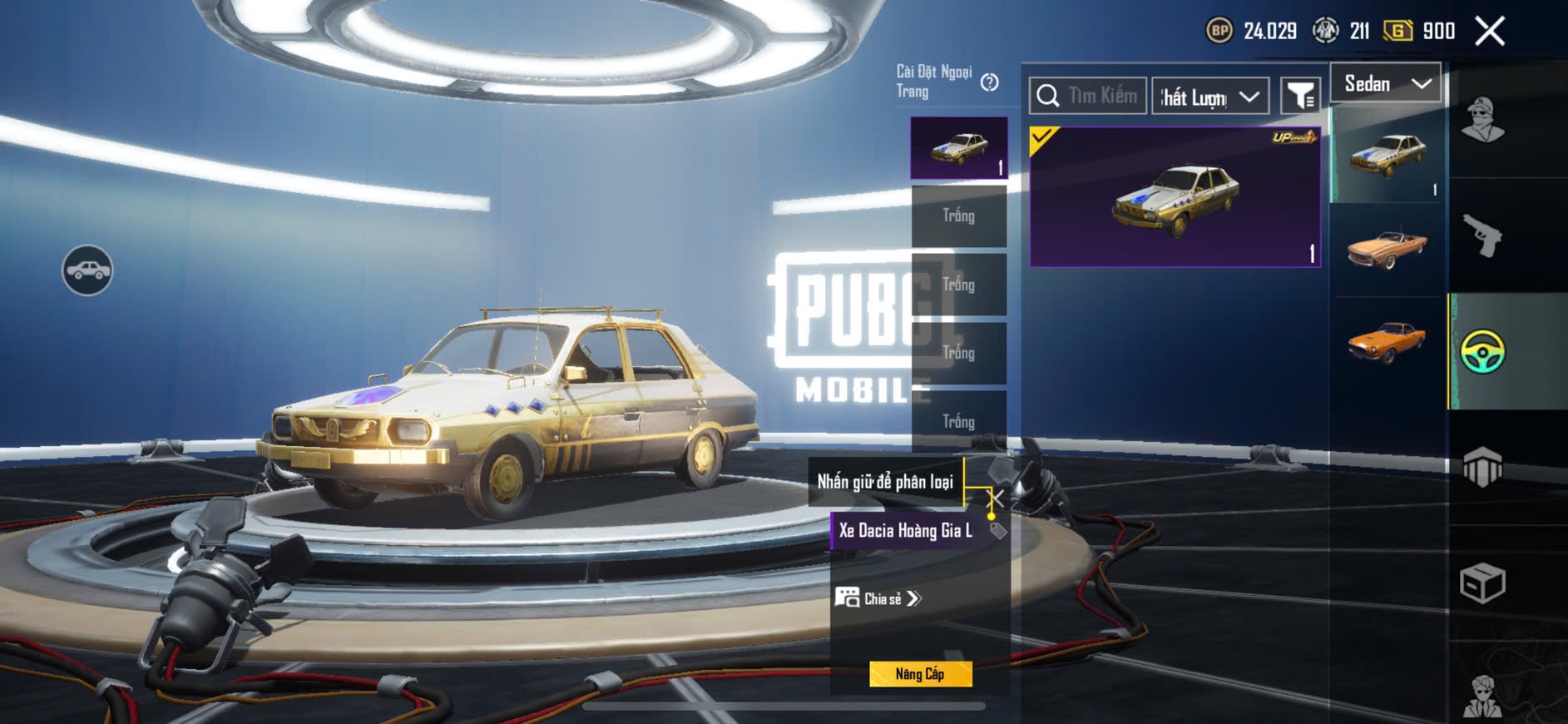Tap the Nâng Cấp upgrade button
Viewport: 1568px width, 724px height.
[920, 674]
